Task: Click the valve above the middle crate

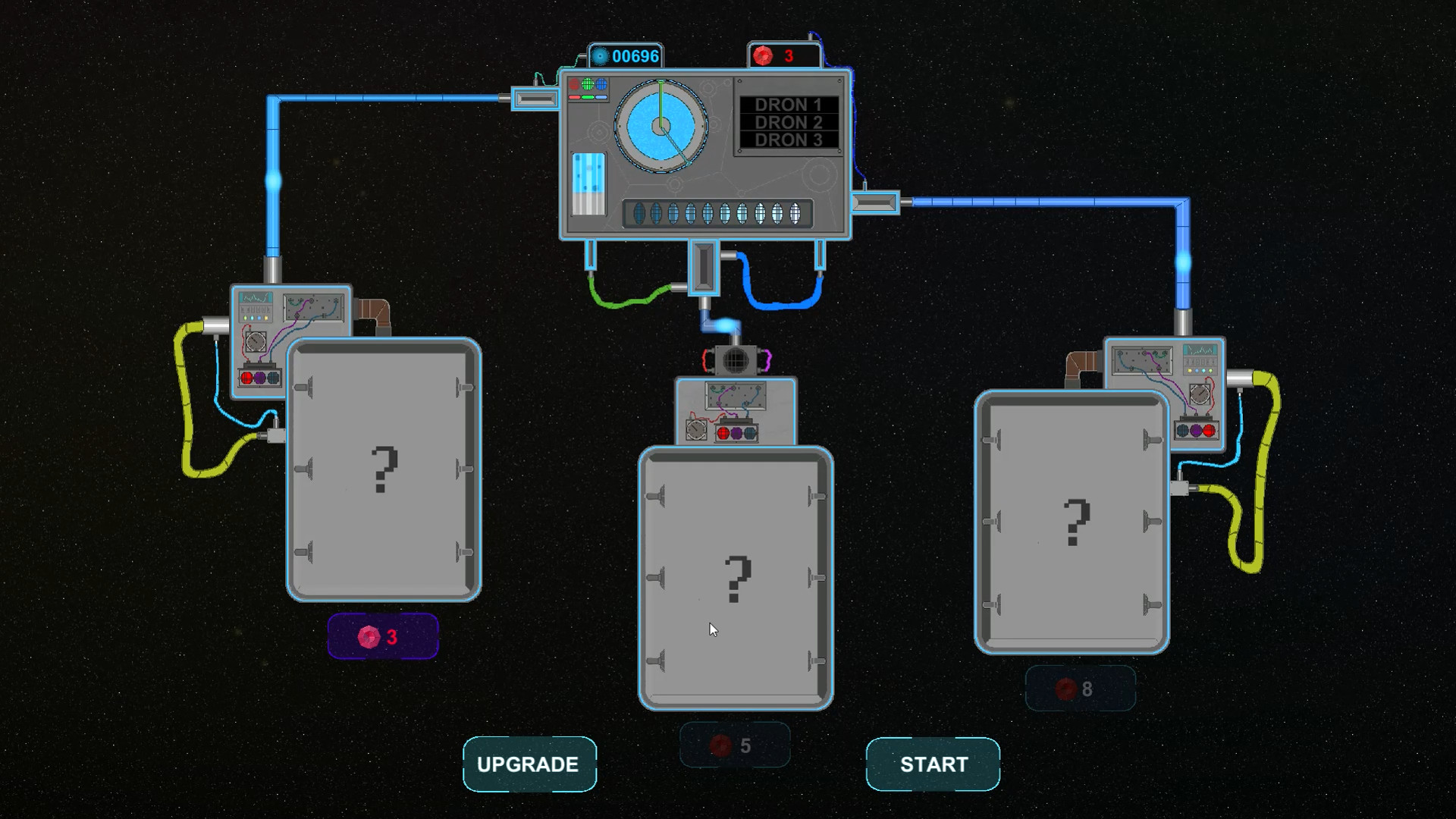Action: tap(734, 361)
